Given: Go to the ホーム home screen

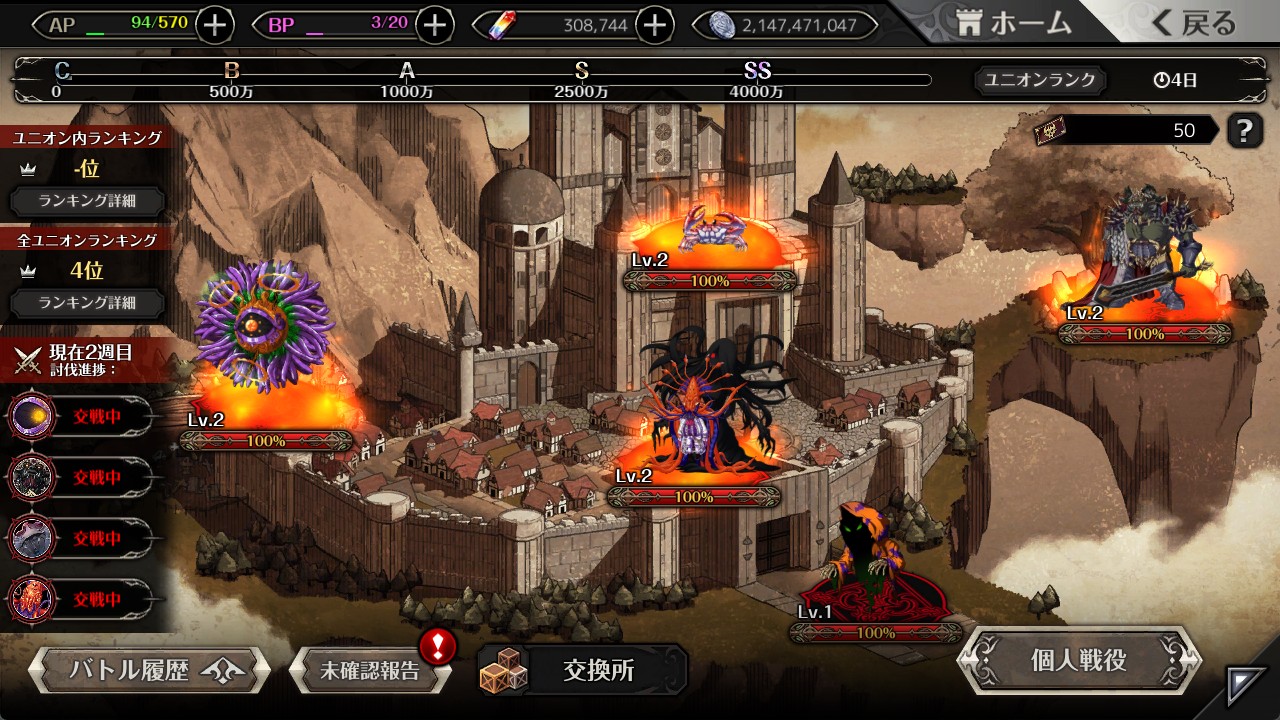Looking at the screenshot, I should point(1013,24).
